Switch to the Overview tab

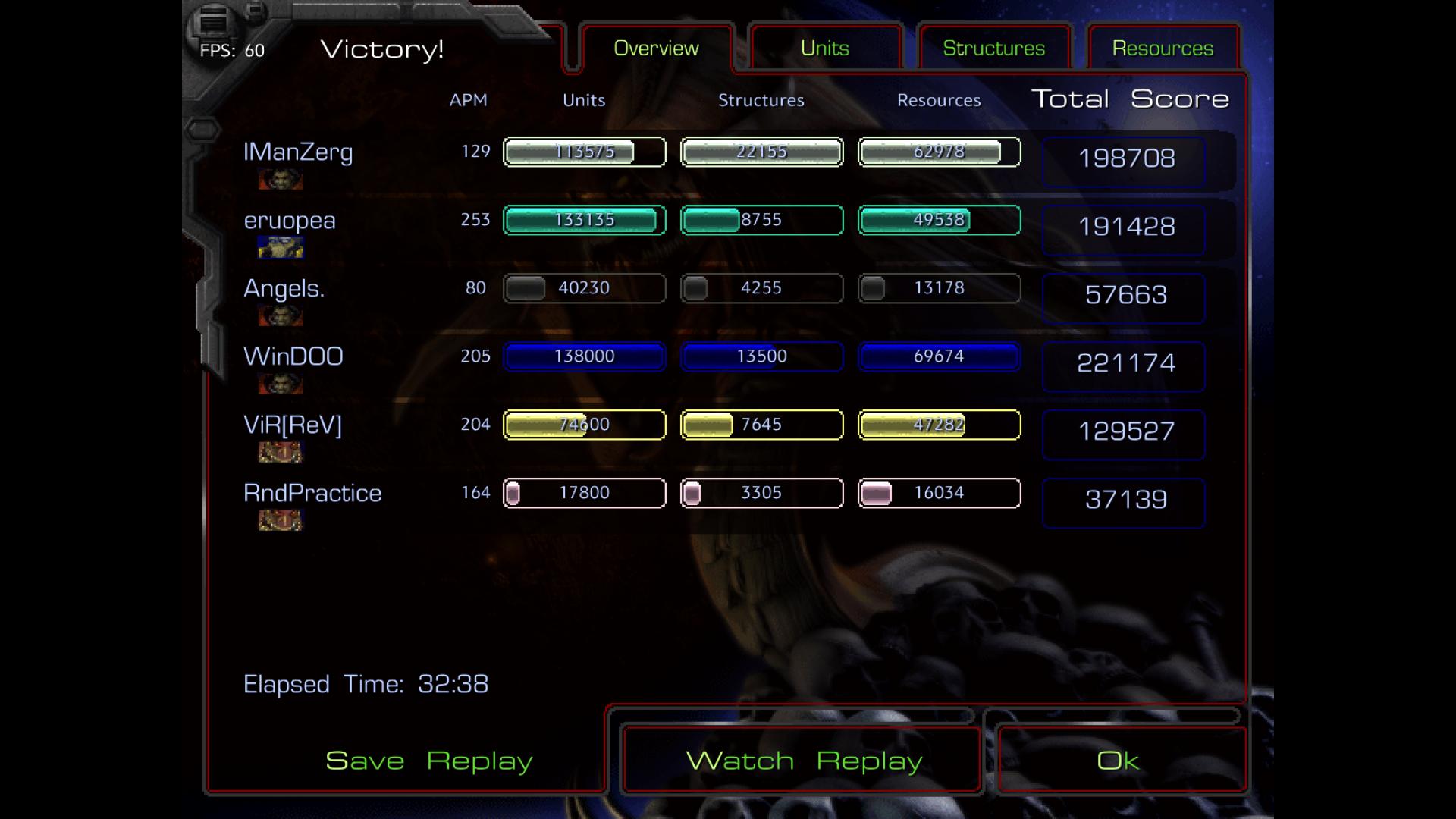pyautogui.click(x=656, y=49)
